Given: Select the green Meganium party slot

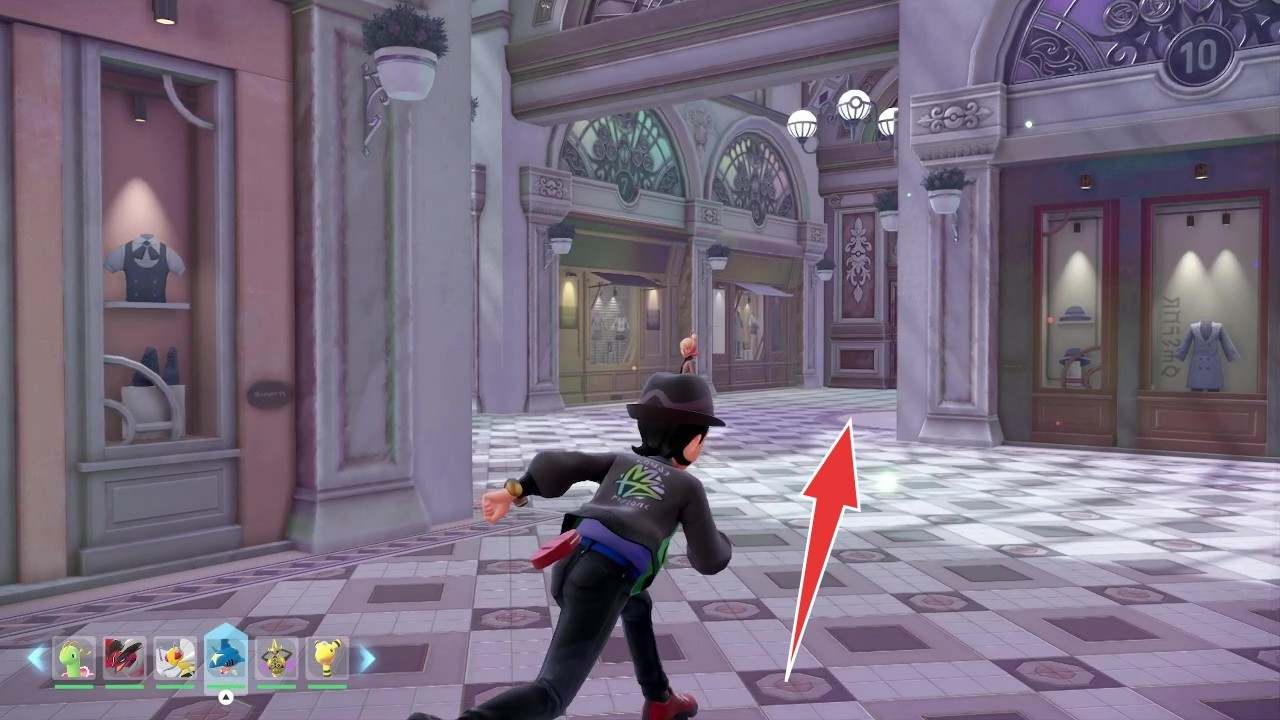Looking at the screenshot, I should tap(74, 658).
